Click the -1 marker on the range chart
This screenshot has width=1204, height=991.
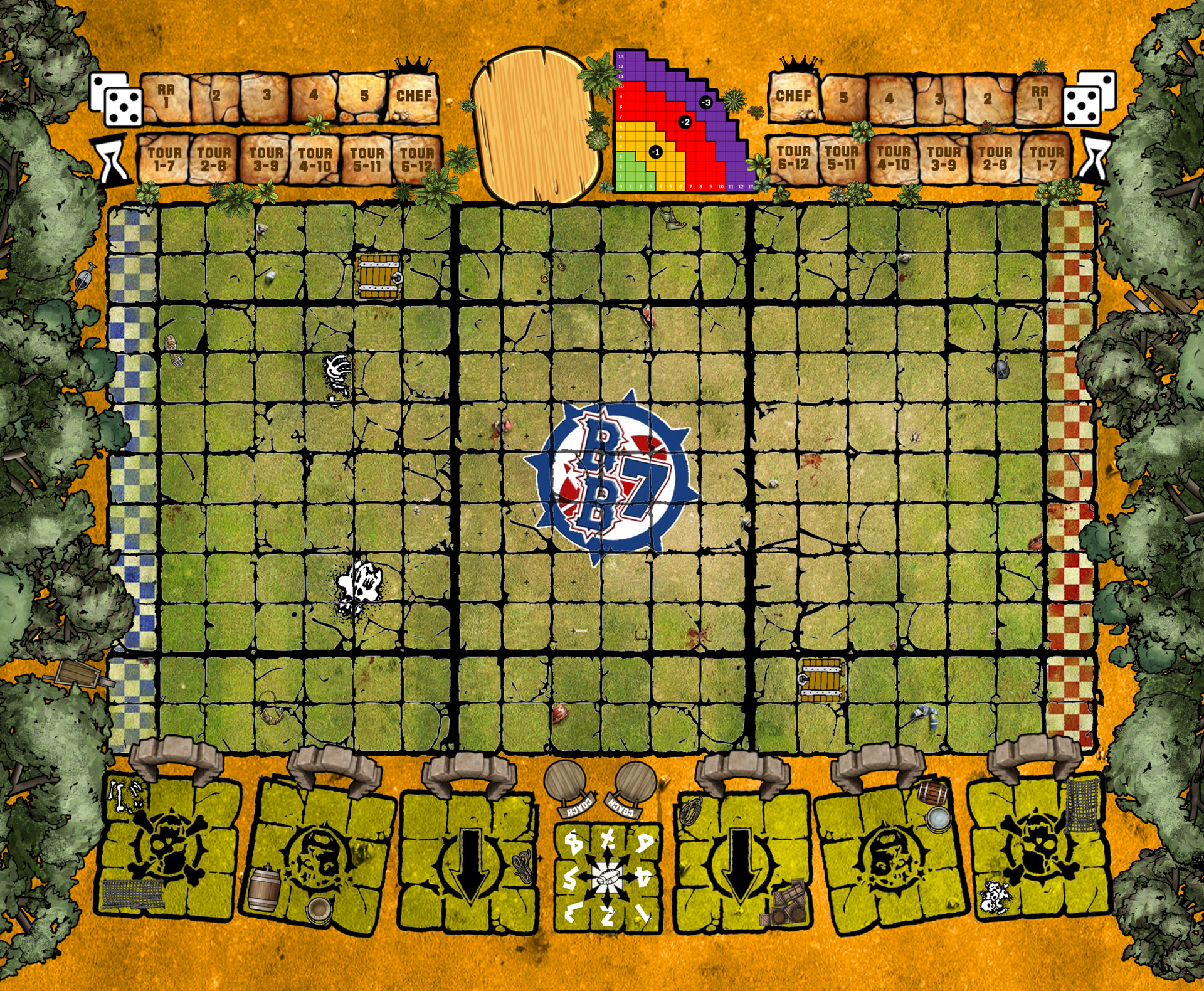[655, 152]
